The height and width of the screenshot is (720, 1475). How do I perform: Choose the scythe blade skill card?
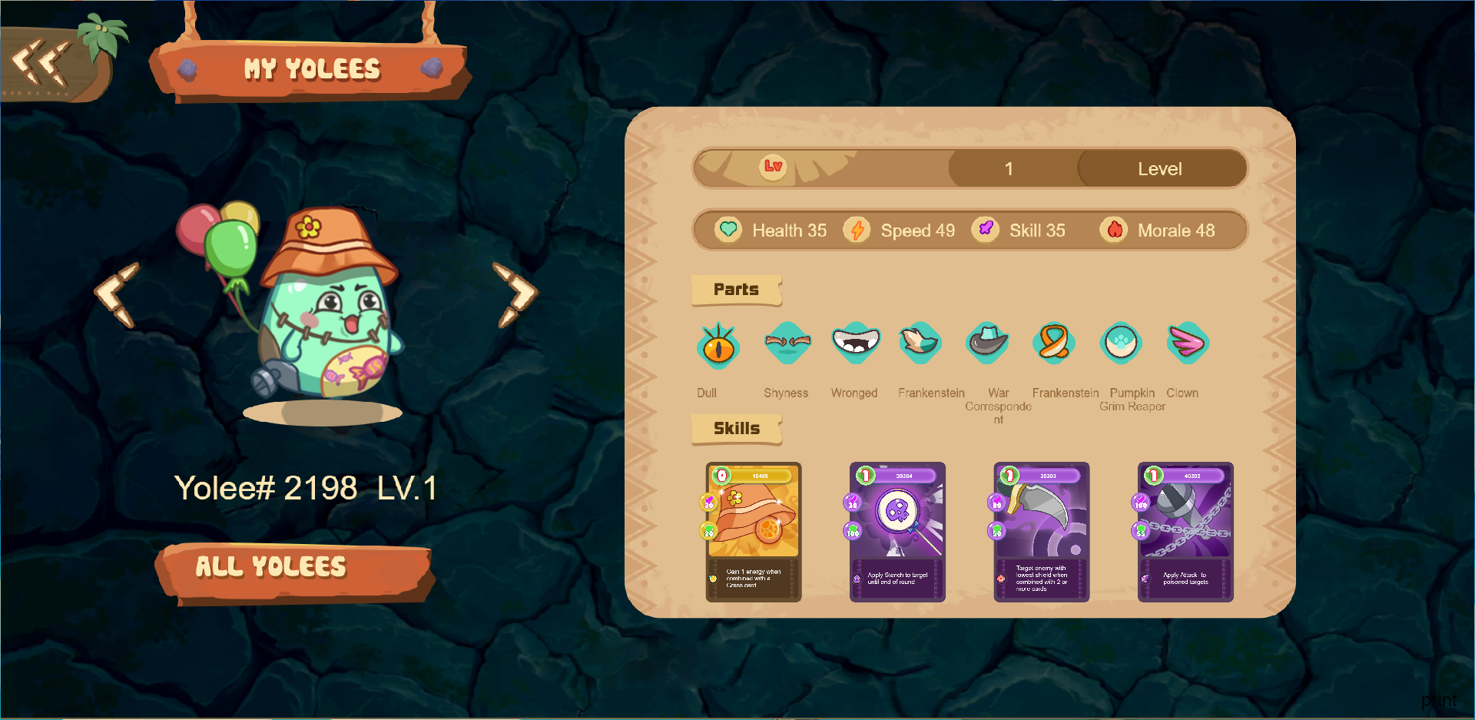[x=1041, y=531]
